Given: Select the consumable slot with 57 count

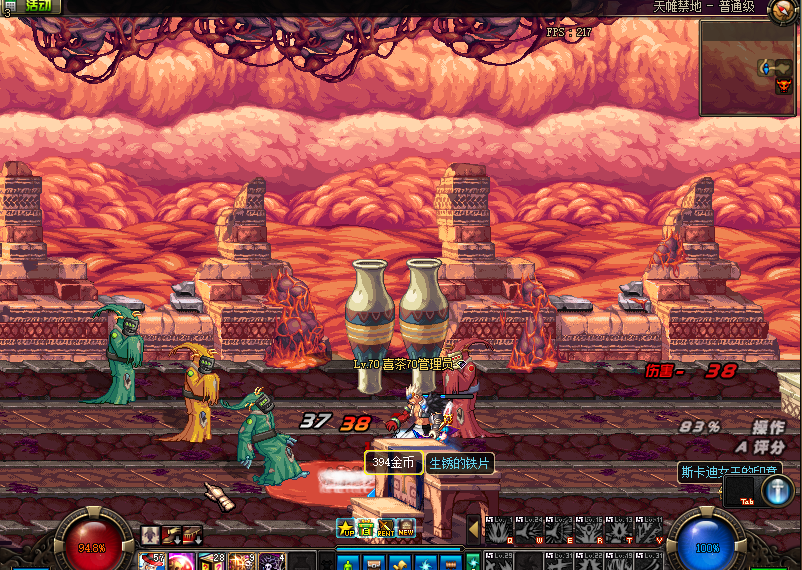Looking at the screenshot, I should [151, 560].
